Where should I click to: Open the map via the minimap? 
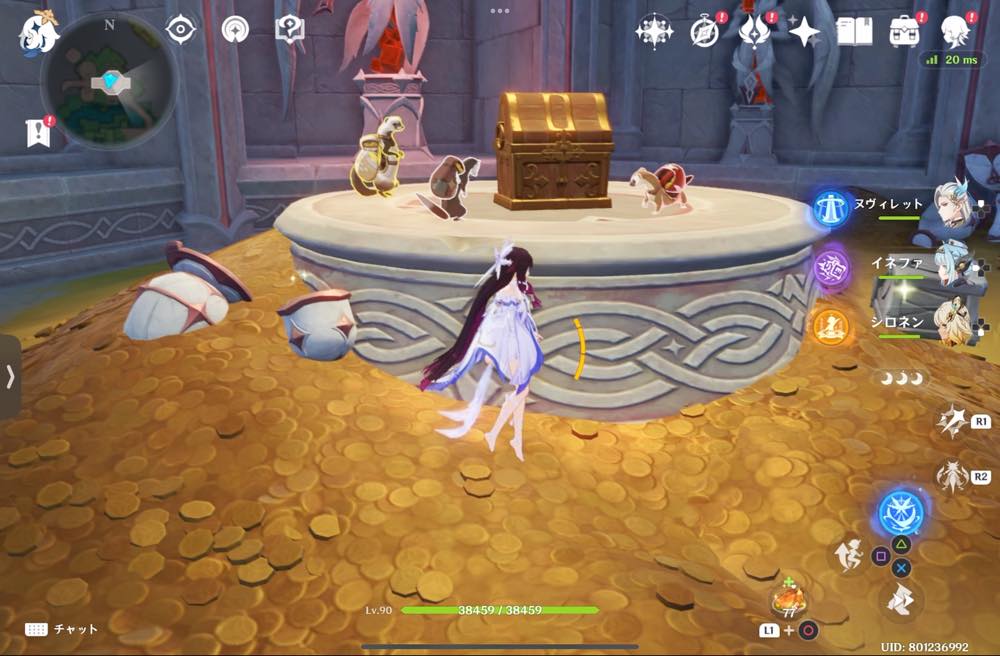108,83
